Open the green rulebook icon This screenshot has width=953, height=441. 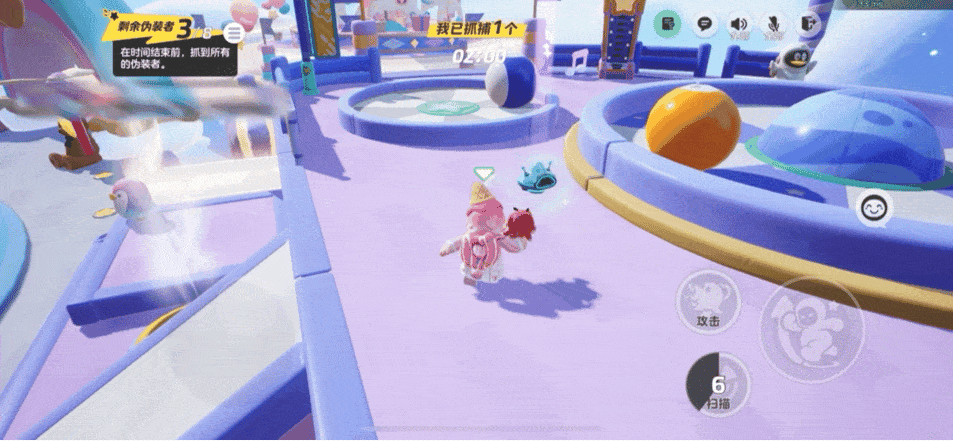pos(668,24)
